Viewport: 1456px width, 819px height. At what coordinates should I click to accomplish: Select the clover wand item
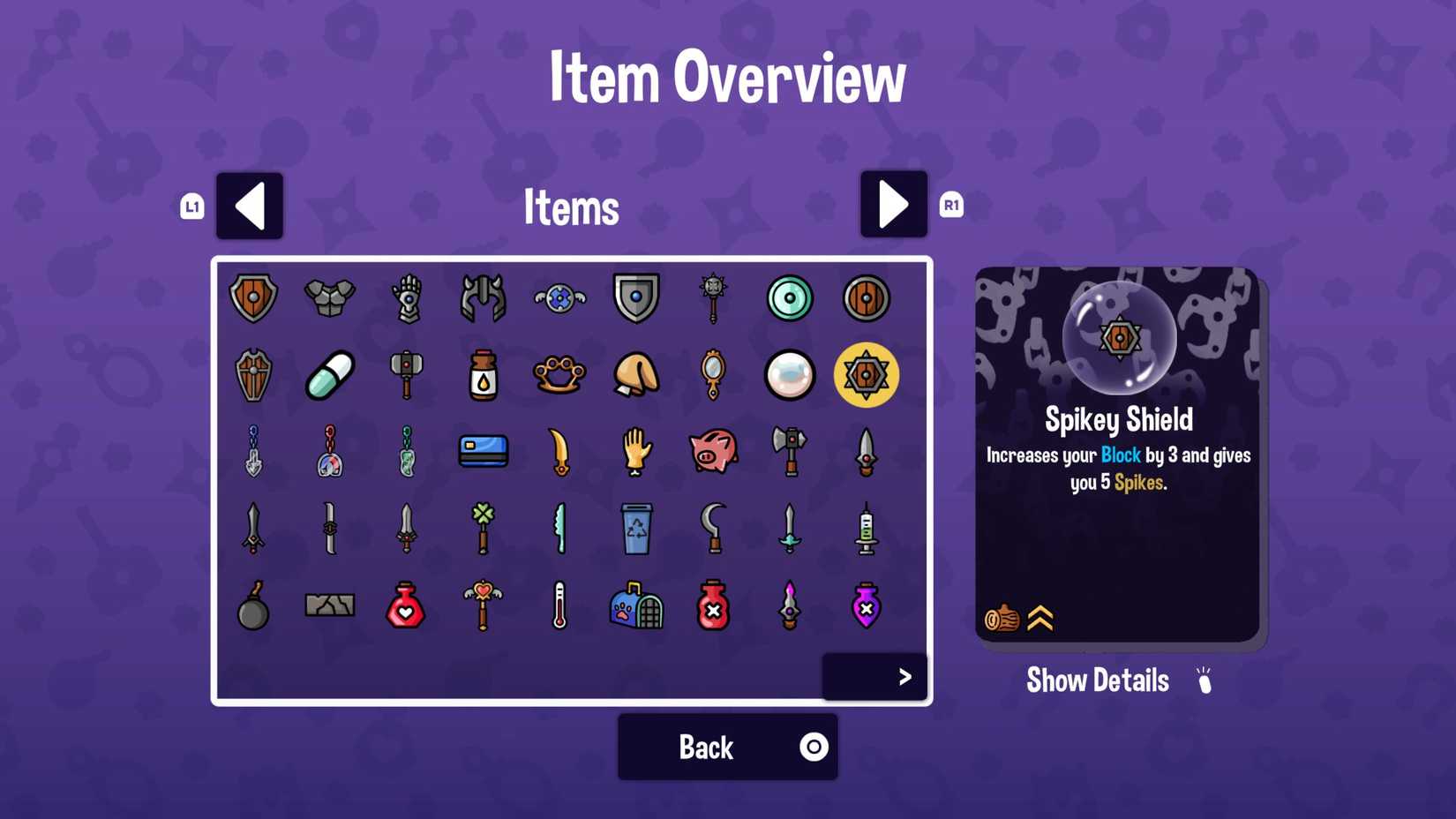483,529
